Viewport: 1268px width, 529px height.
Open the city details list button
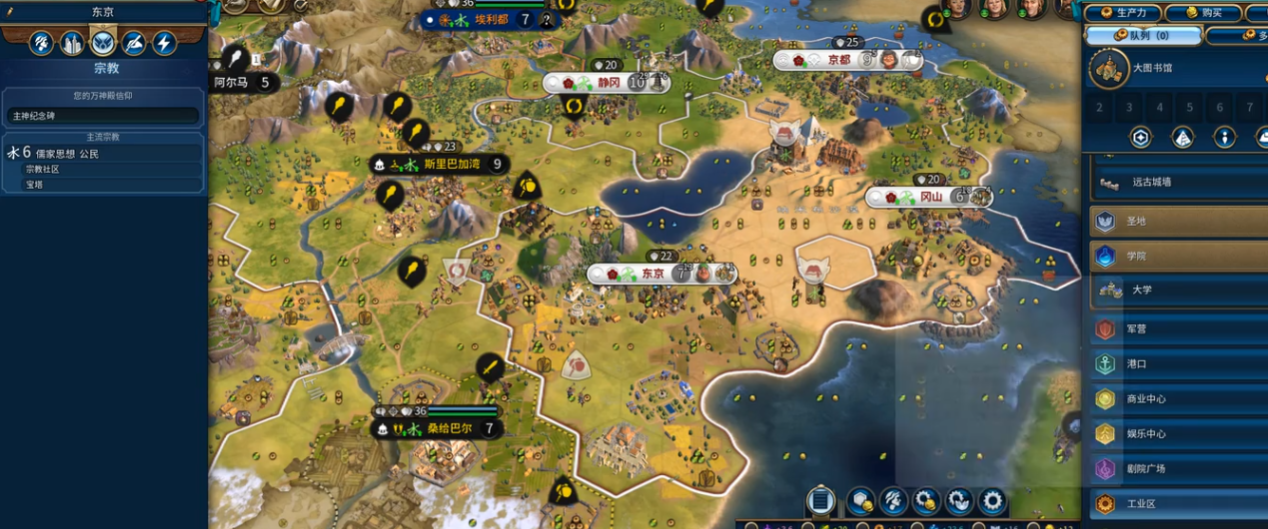coord(820,499)
